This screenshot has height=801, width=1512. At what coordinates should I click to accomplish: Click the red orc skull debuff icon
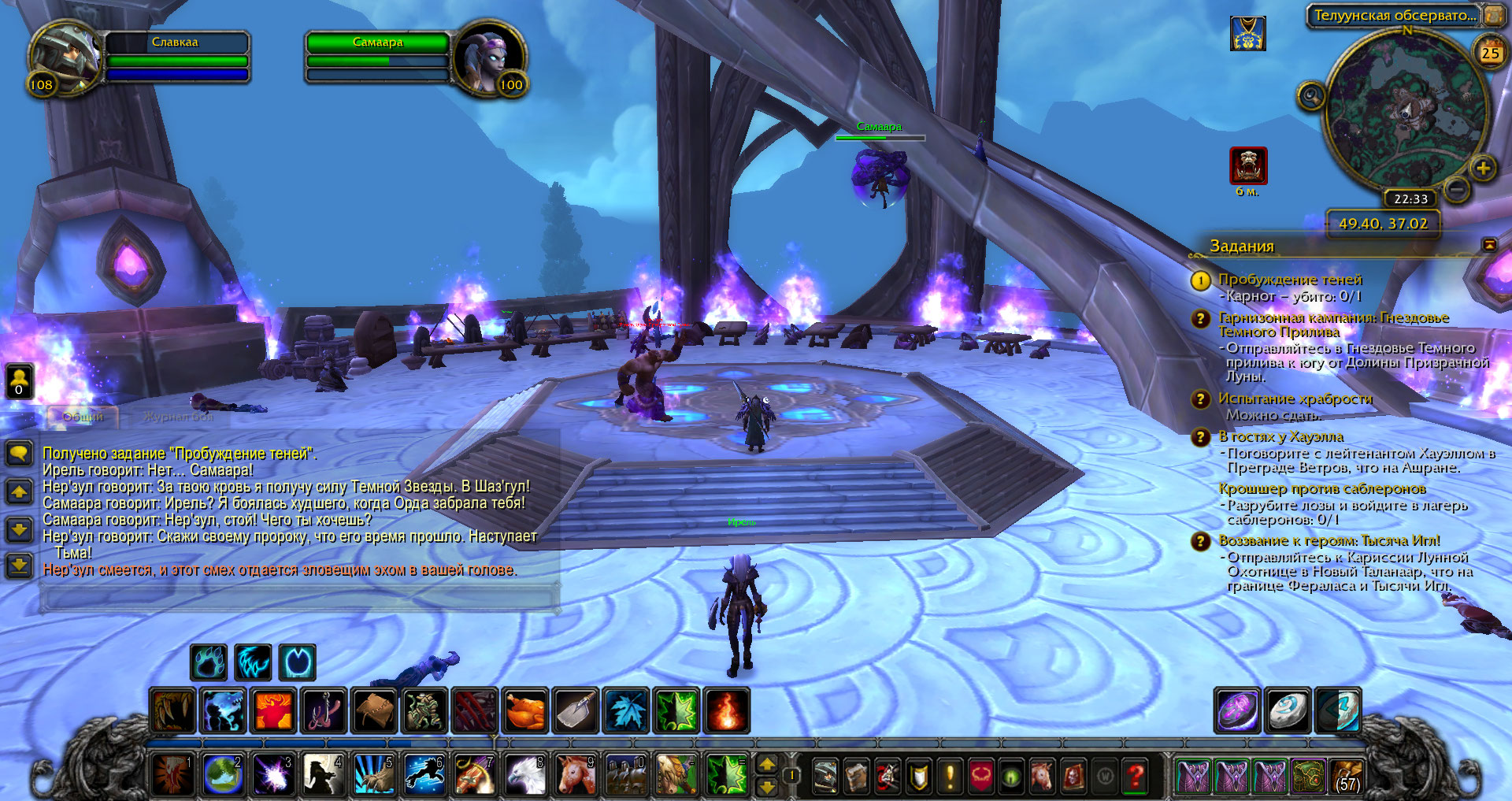[1248, 166]
